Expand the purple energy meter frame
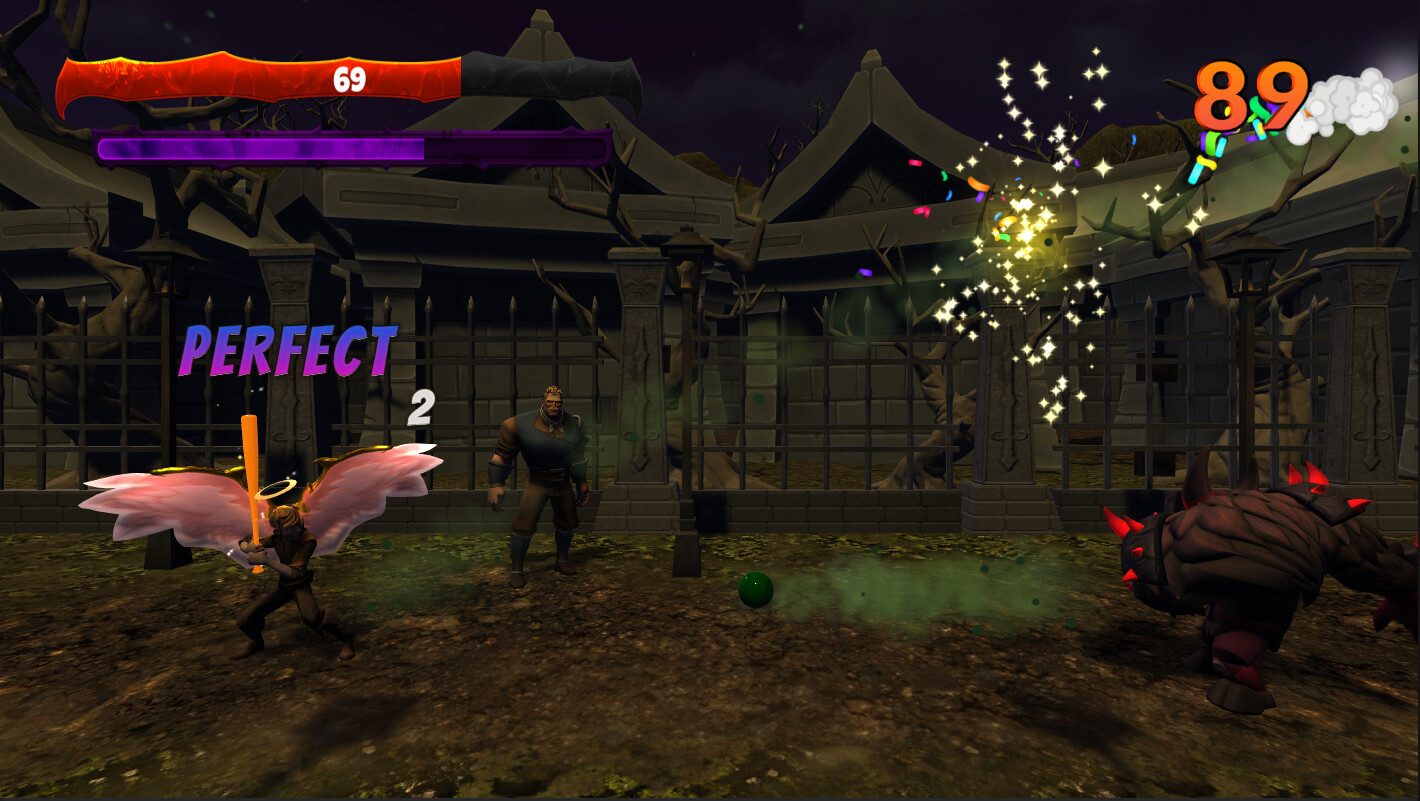1420x801 pixels. [350, 150]
